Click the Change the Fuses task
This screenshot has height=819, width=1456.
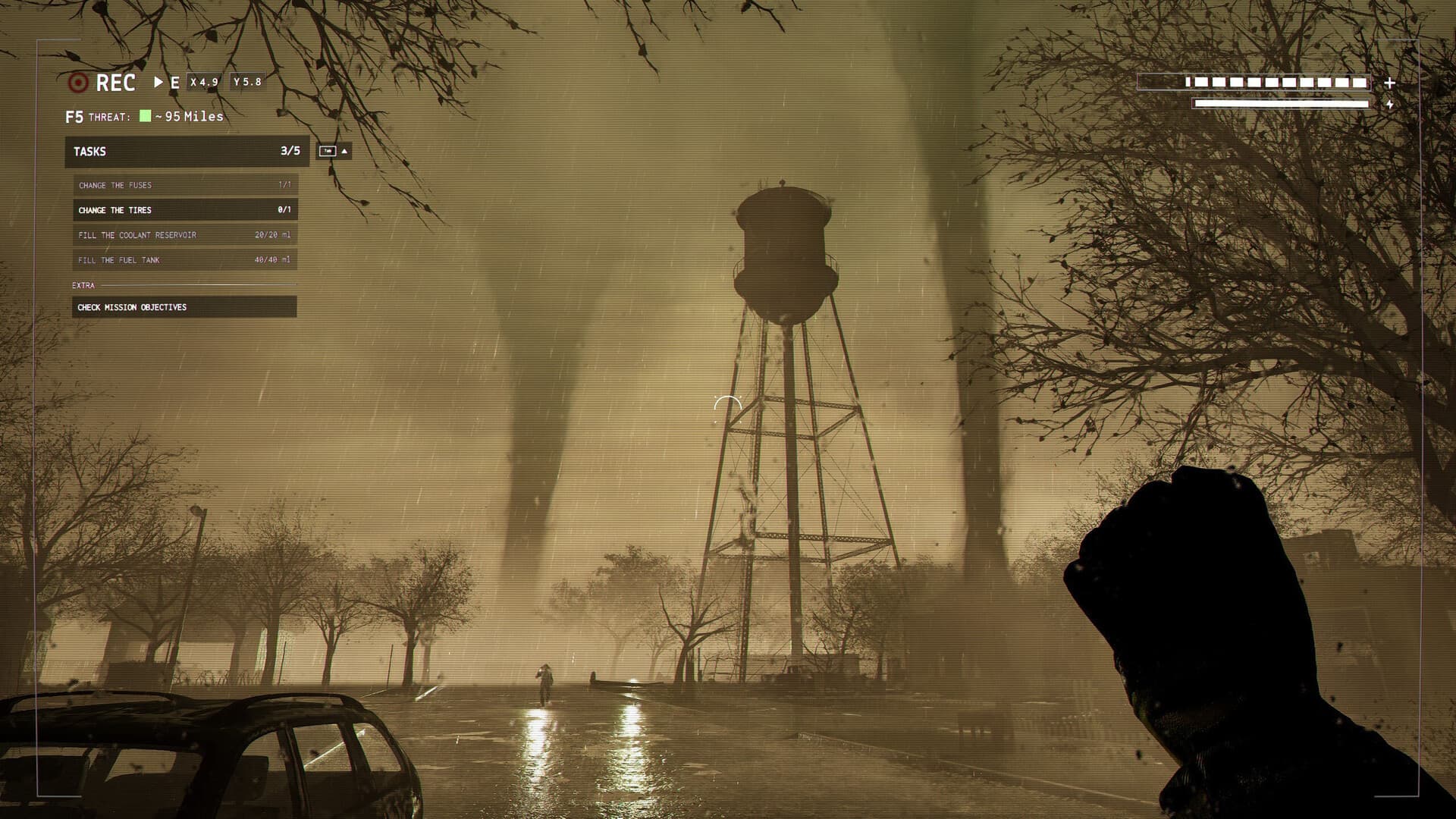[x=184, y=185]
